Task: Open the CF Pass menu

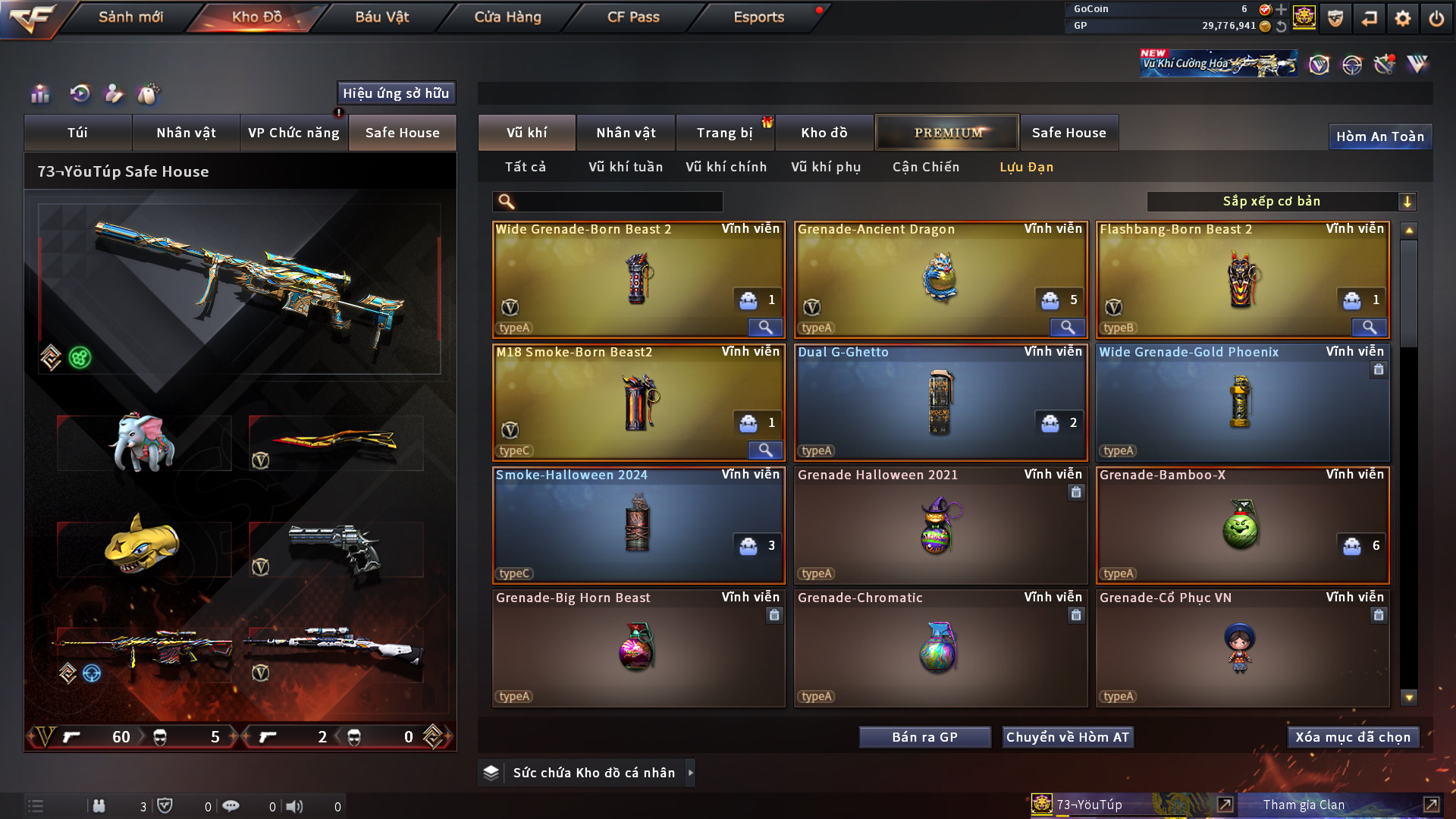Action: click(633, 17)
